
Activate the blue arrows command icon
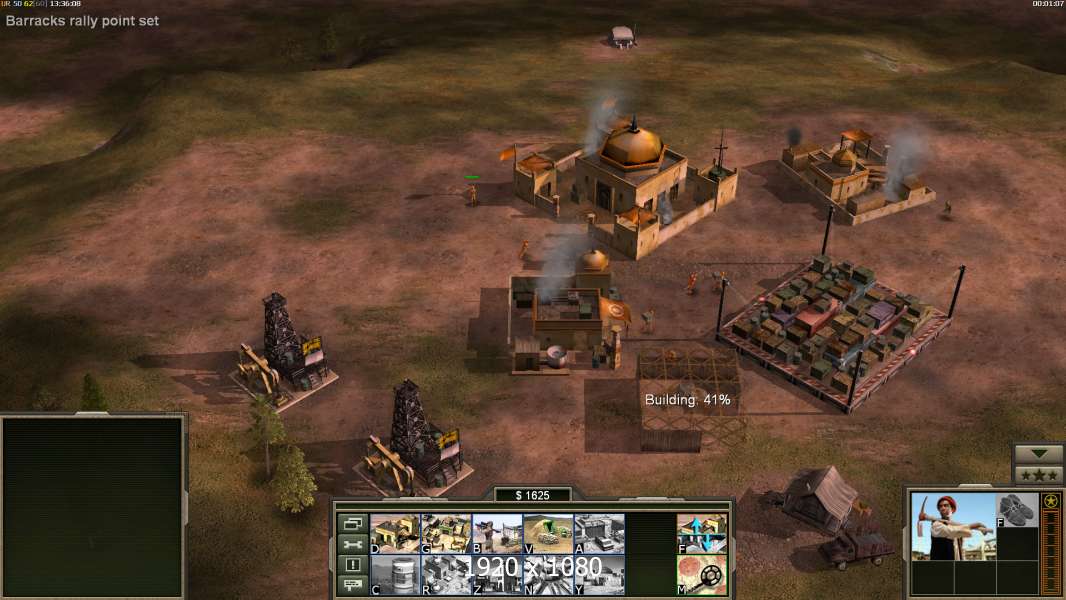[x=701, y=534]
